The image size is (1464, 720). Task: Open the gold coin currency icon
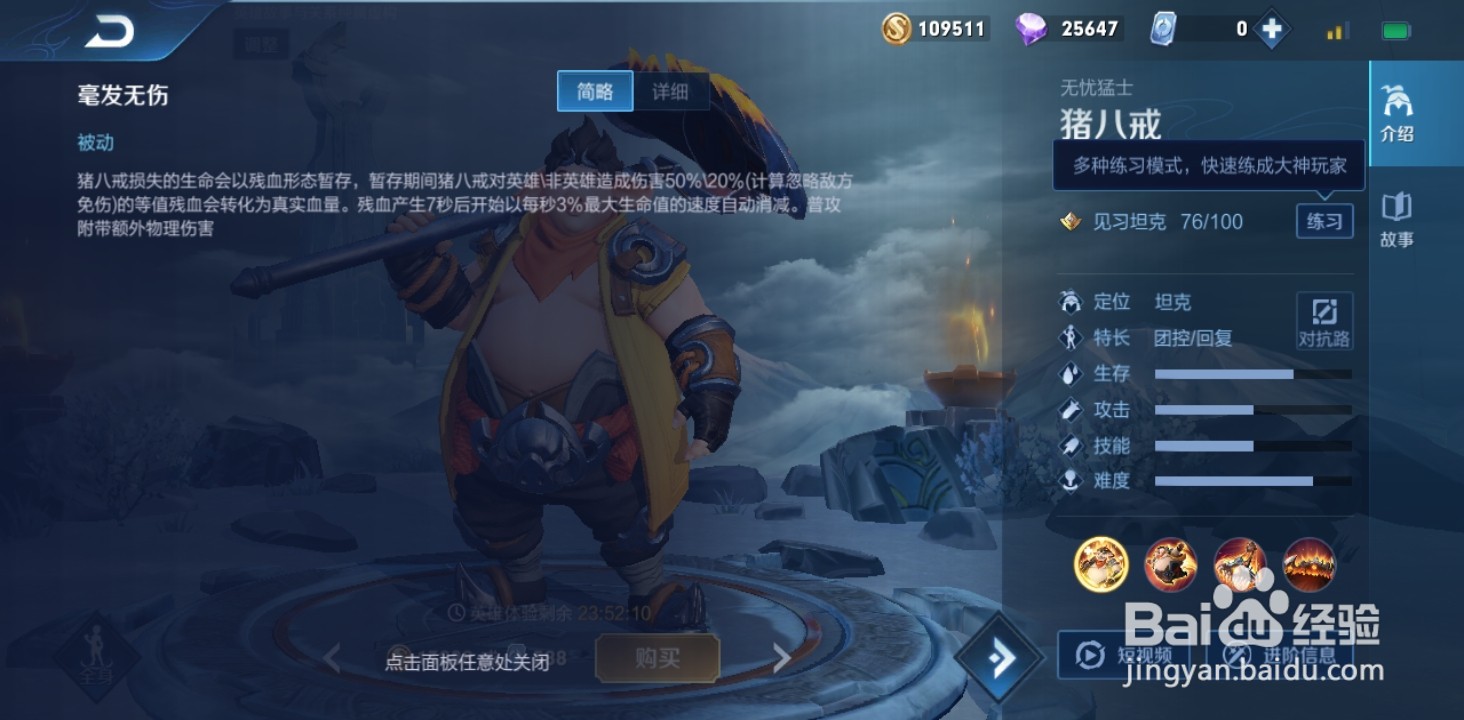(897, 28)
